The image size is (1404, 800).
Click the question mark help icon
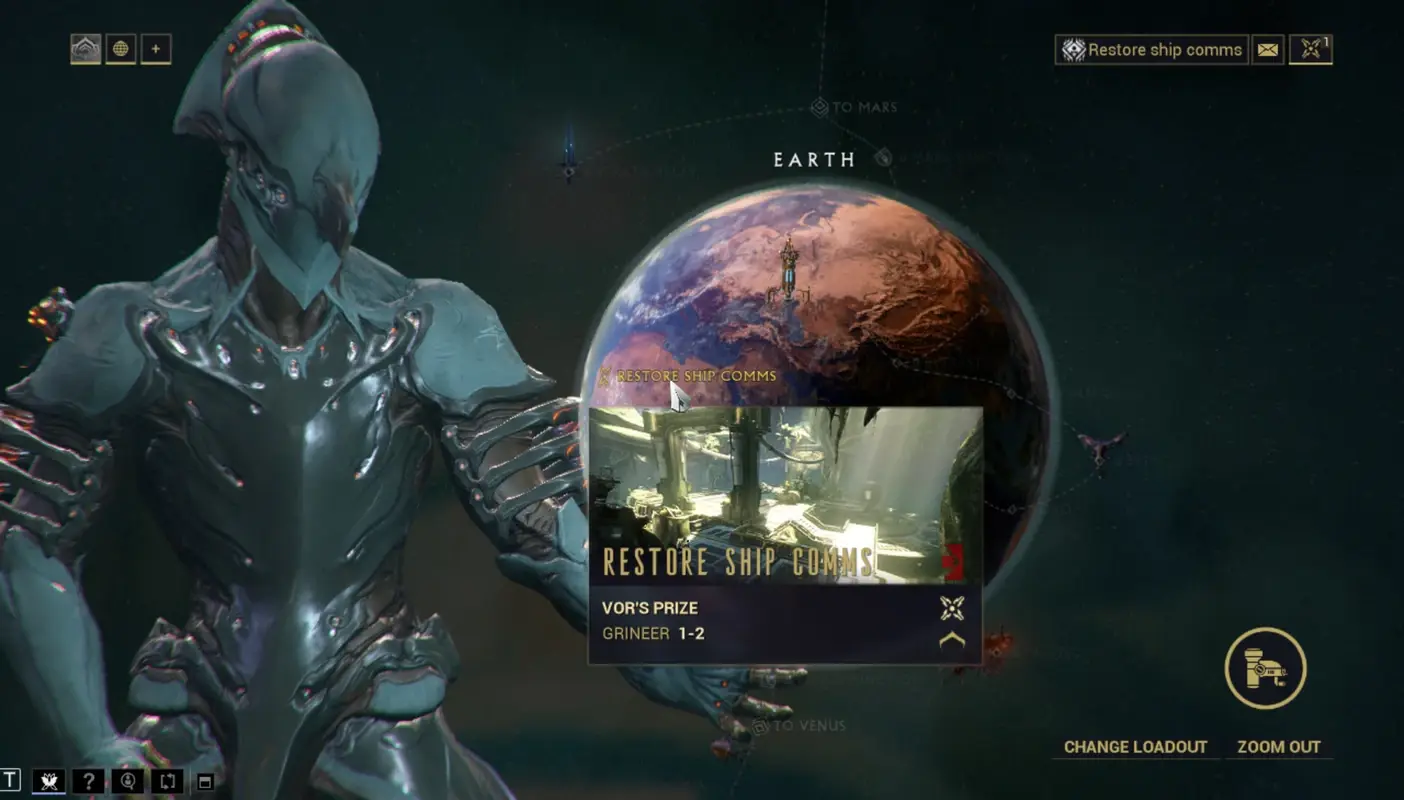pyautogui.click(x=89, y=783)
